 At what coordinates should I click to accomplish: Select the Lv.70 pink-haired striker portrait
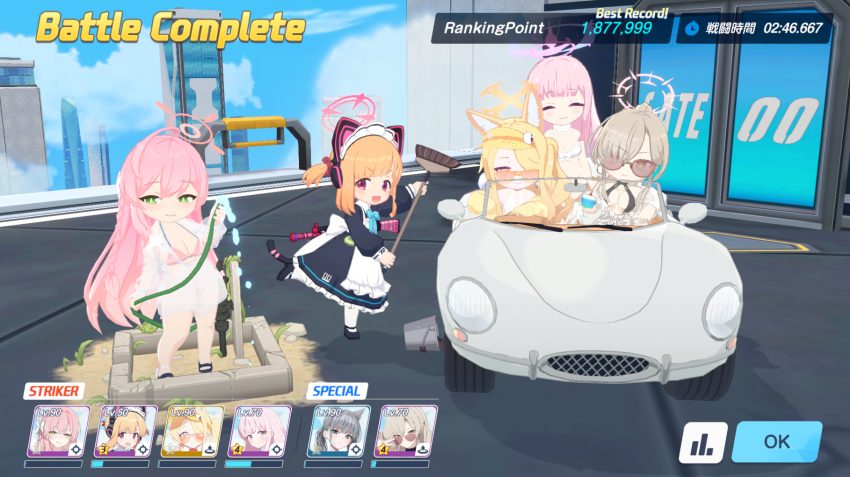click(x=260, y=431)
